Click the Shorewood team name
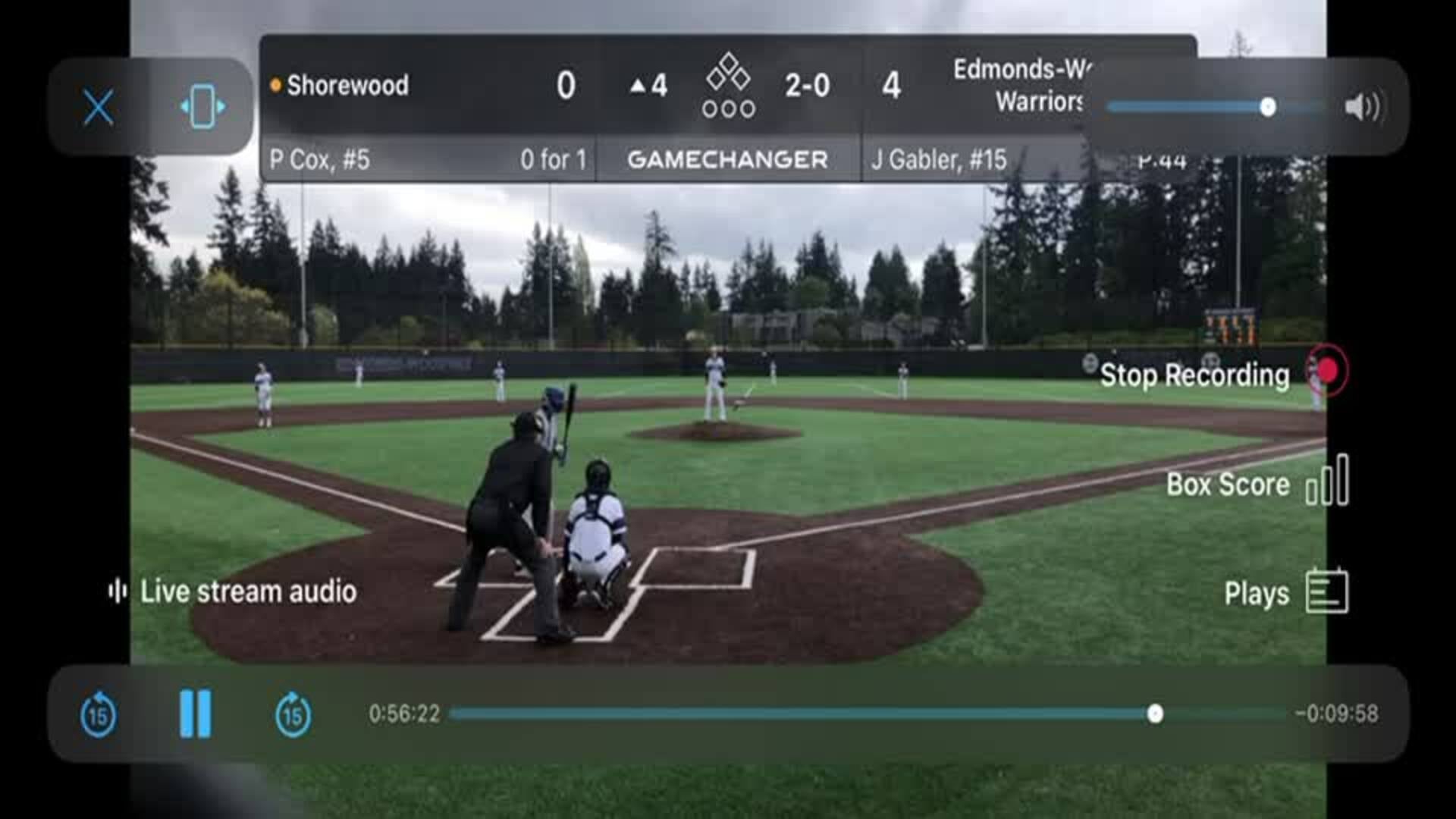This screenshot has height=819, width=1456. click(349, 85)
